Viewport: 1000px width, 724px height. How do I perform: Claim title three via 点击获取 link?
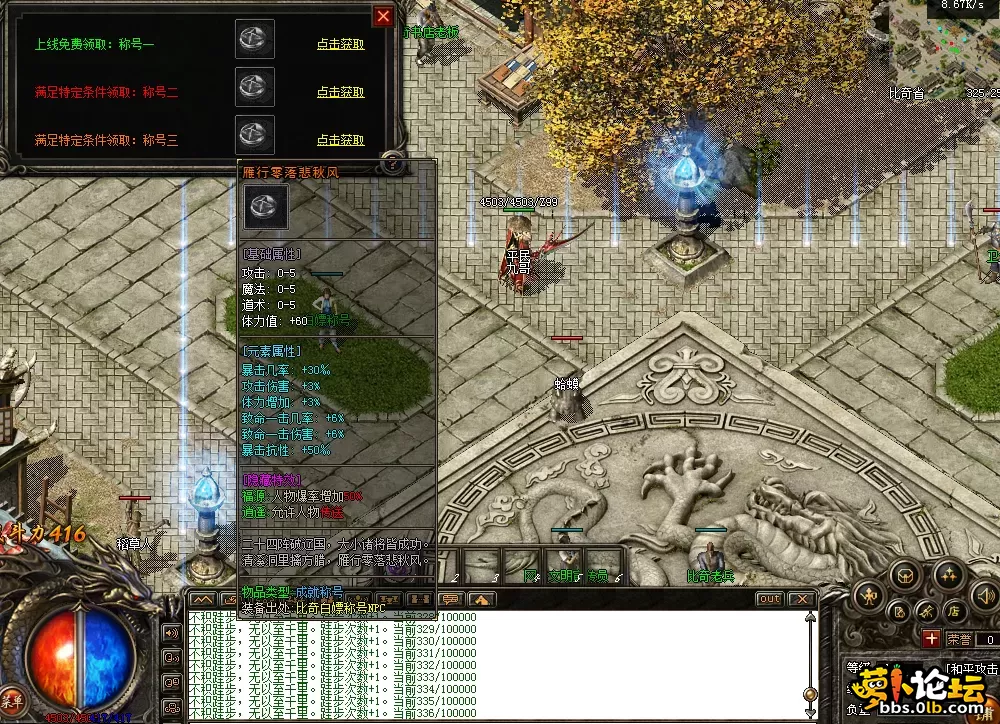point(340,140)
